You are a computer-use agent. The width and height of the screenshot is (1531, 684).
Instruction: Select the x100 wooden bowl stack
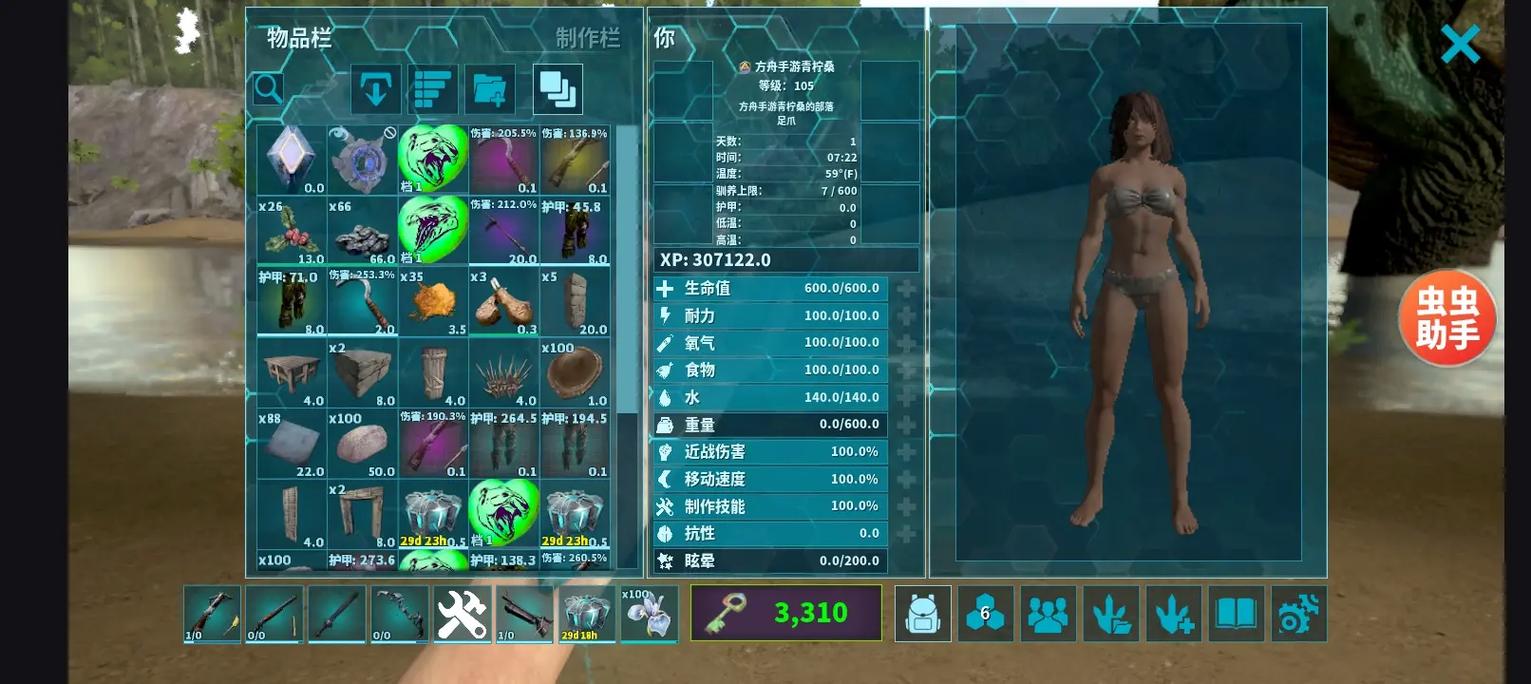coord(575,373)
